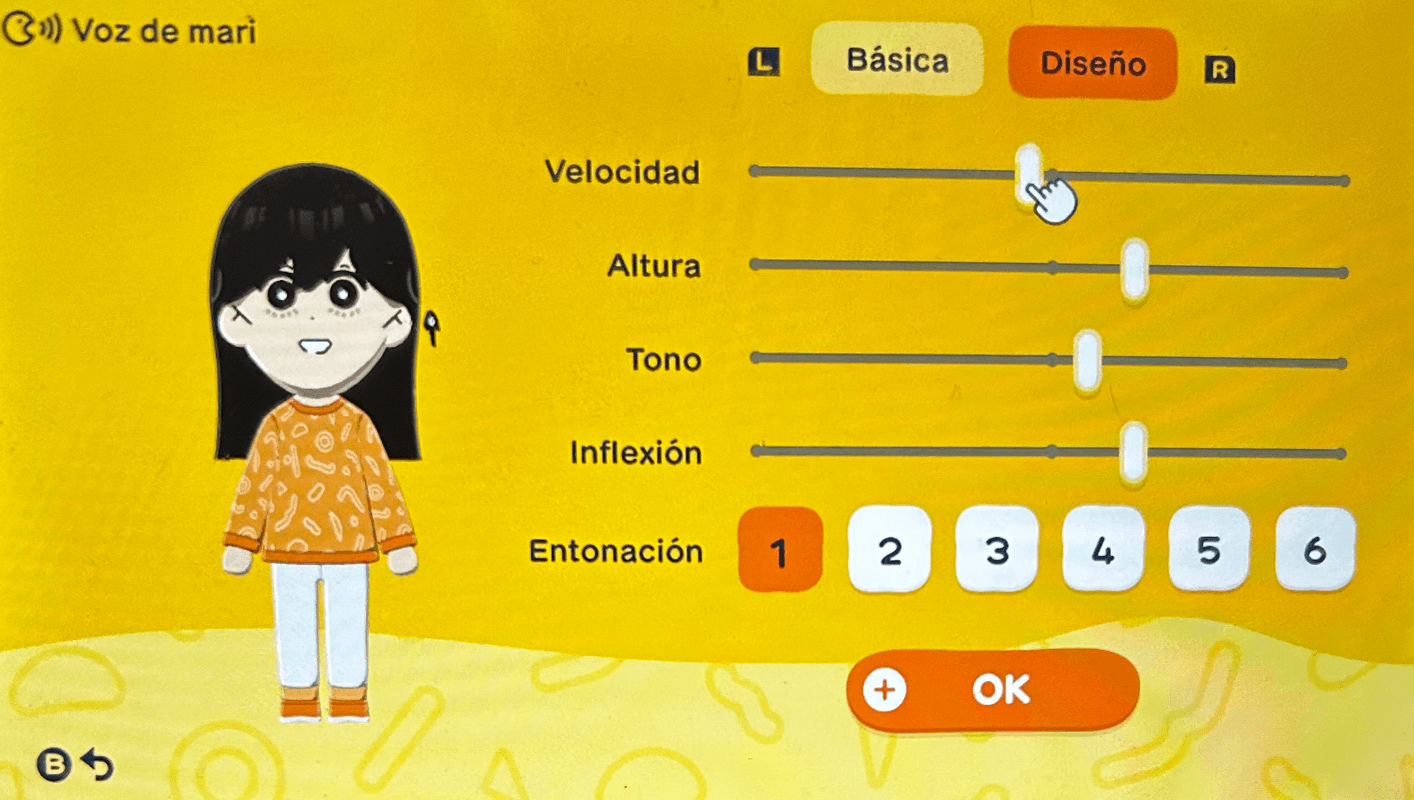Switch to the Diseño tab
Viewport: 1414px width, 800px height.
coord(1092,64)
